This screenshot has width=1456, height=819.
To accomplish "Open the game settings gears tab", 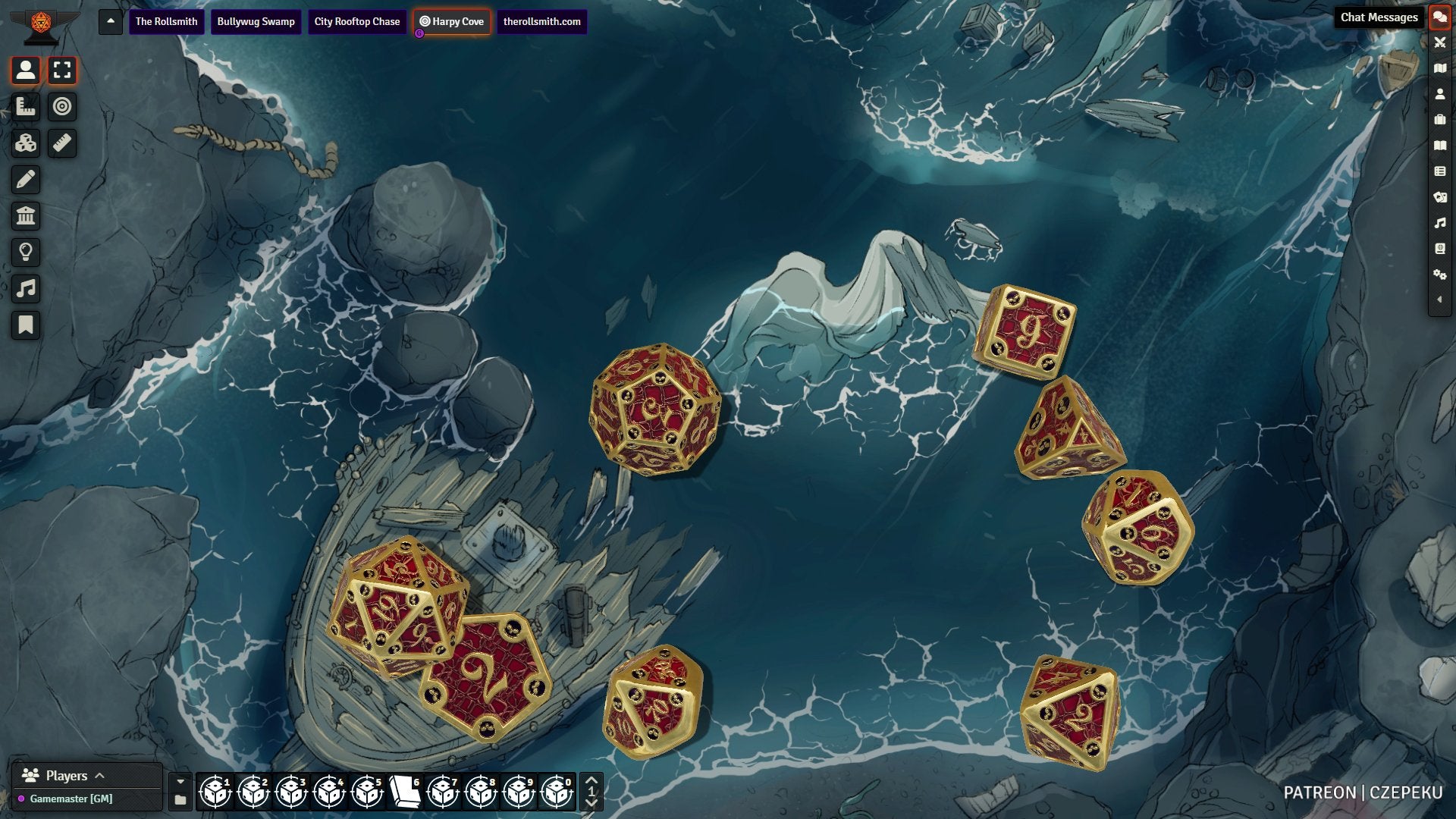I will 1439,275.
